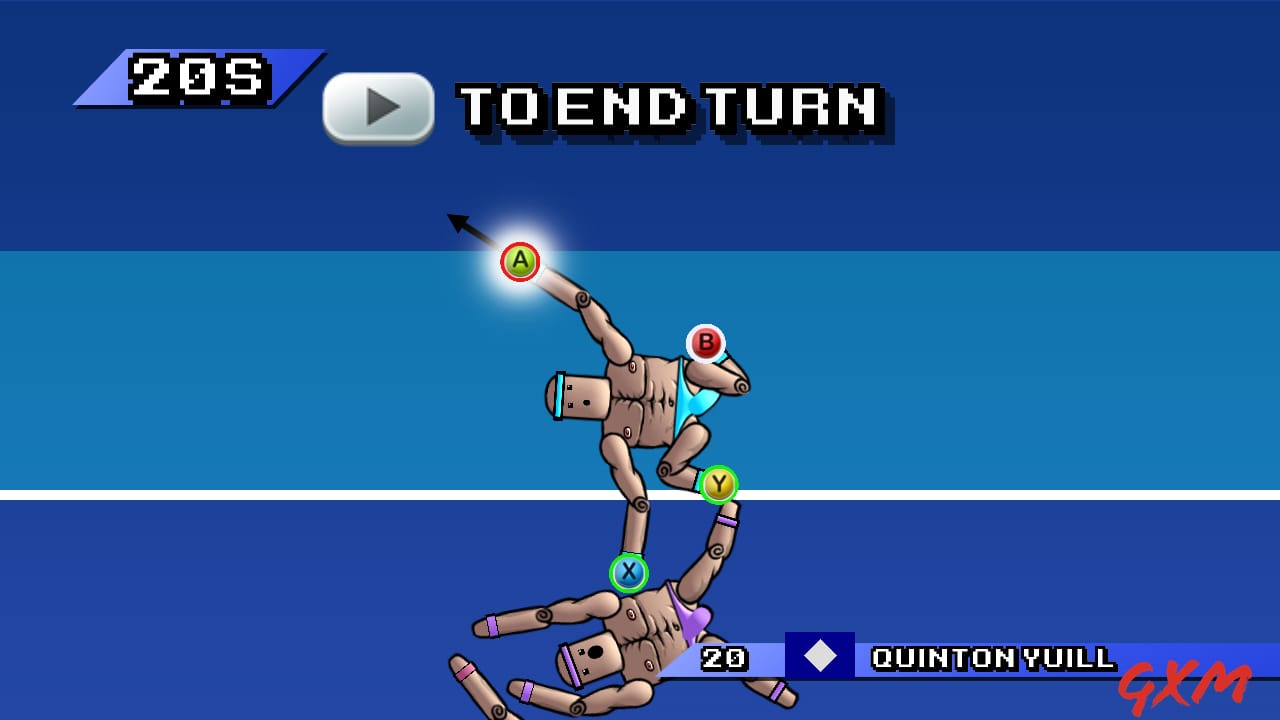Screen dimensions: 1280x720
Task: Select the Y joint at the wrist
Action: 717,482
